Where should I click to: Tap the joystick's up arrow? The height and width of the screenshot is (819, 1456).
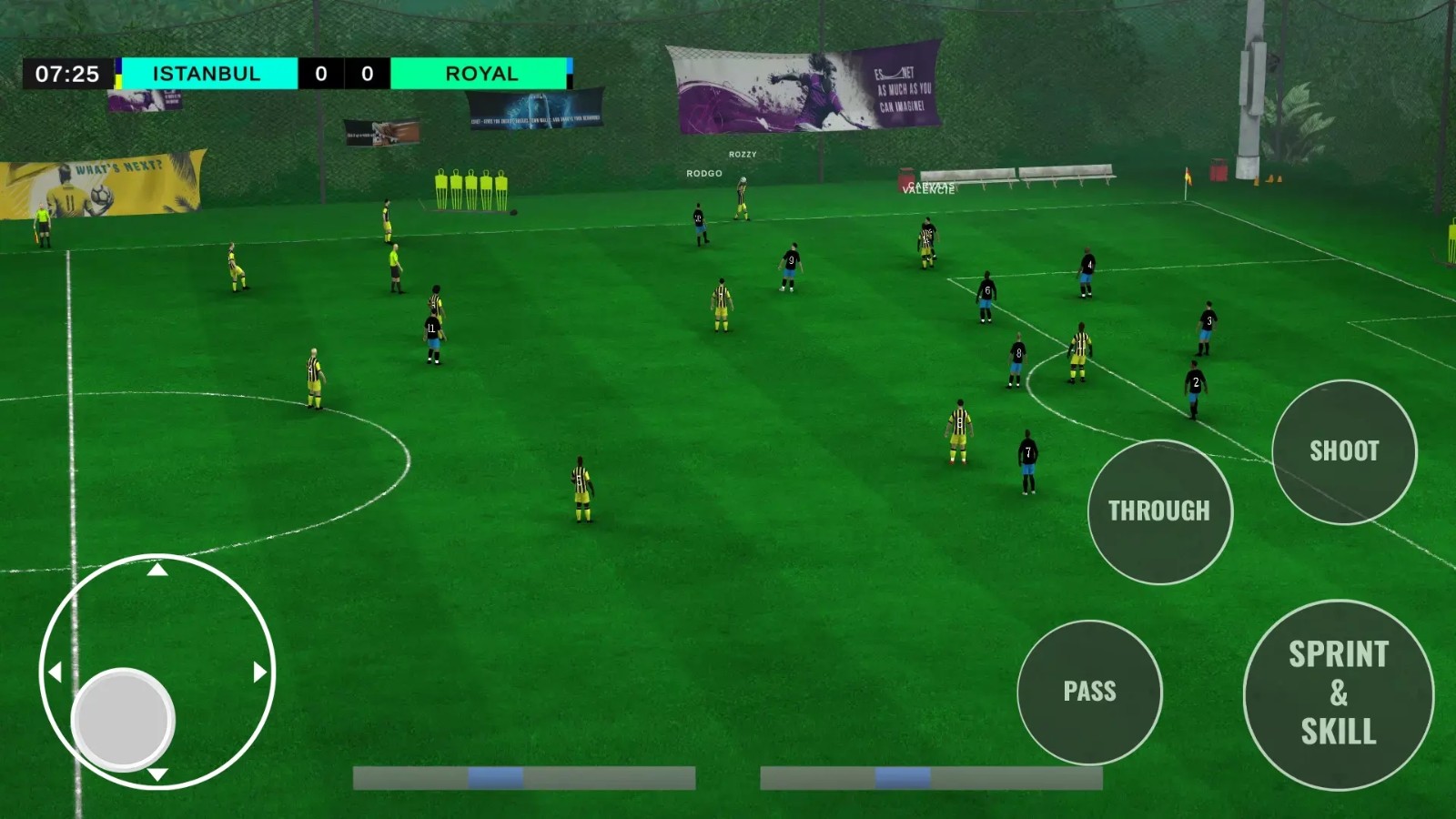point(157,570)
